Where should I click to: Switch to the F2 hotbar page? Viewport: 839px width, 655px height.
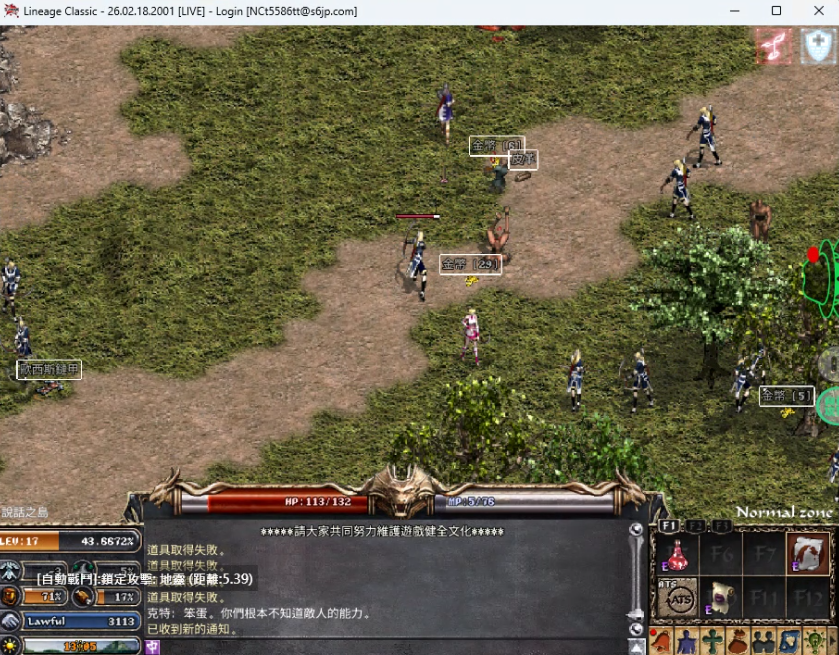pyautogui.click(x=695, y=525)
